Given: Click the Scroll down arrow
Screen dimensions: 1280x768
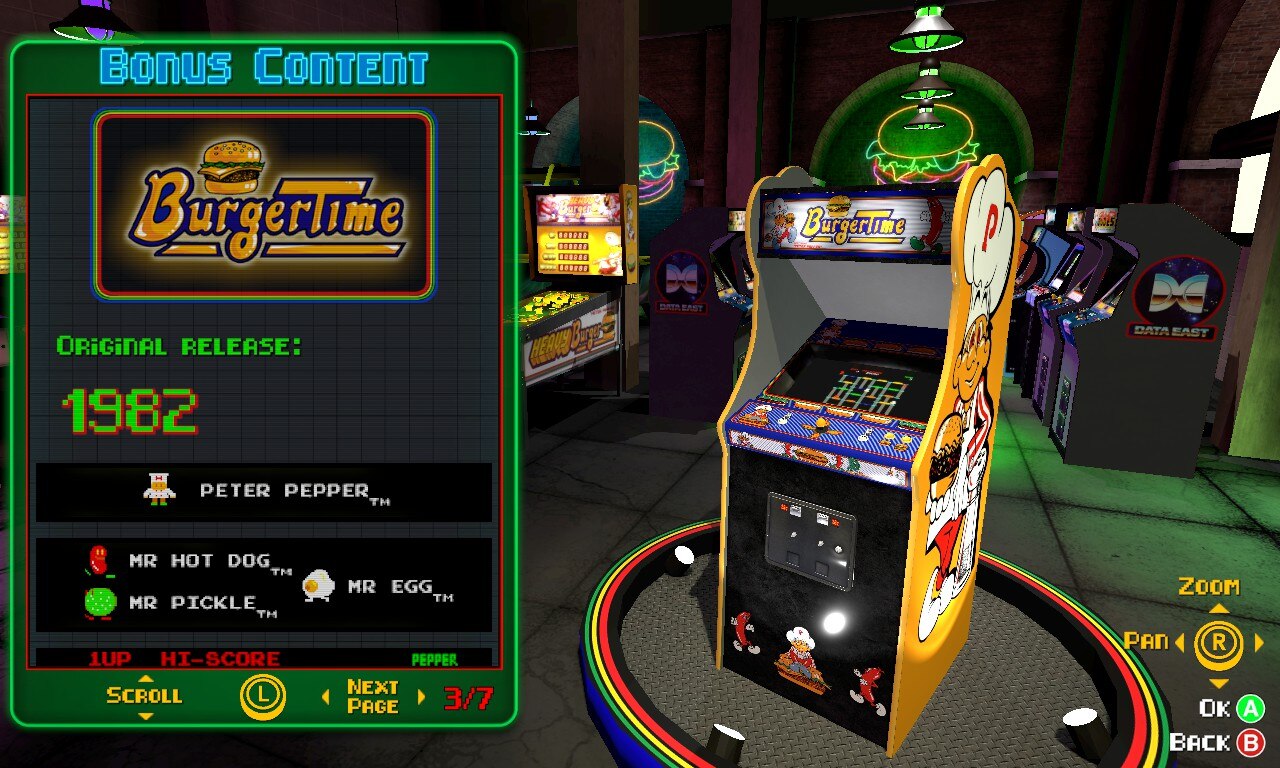Looking at the screenshot, I should coord(145,716).
